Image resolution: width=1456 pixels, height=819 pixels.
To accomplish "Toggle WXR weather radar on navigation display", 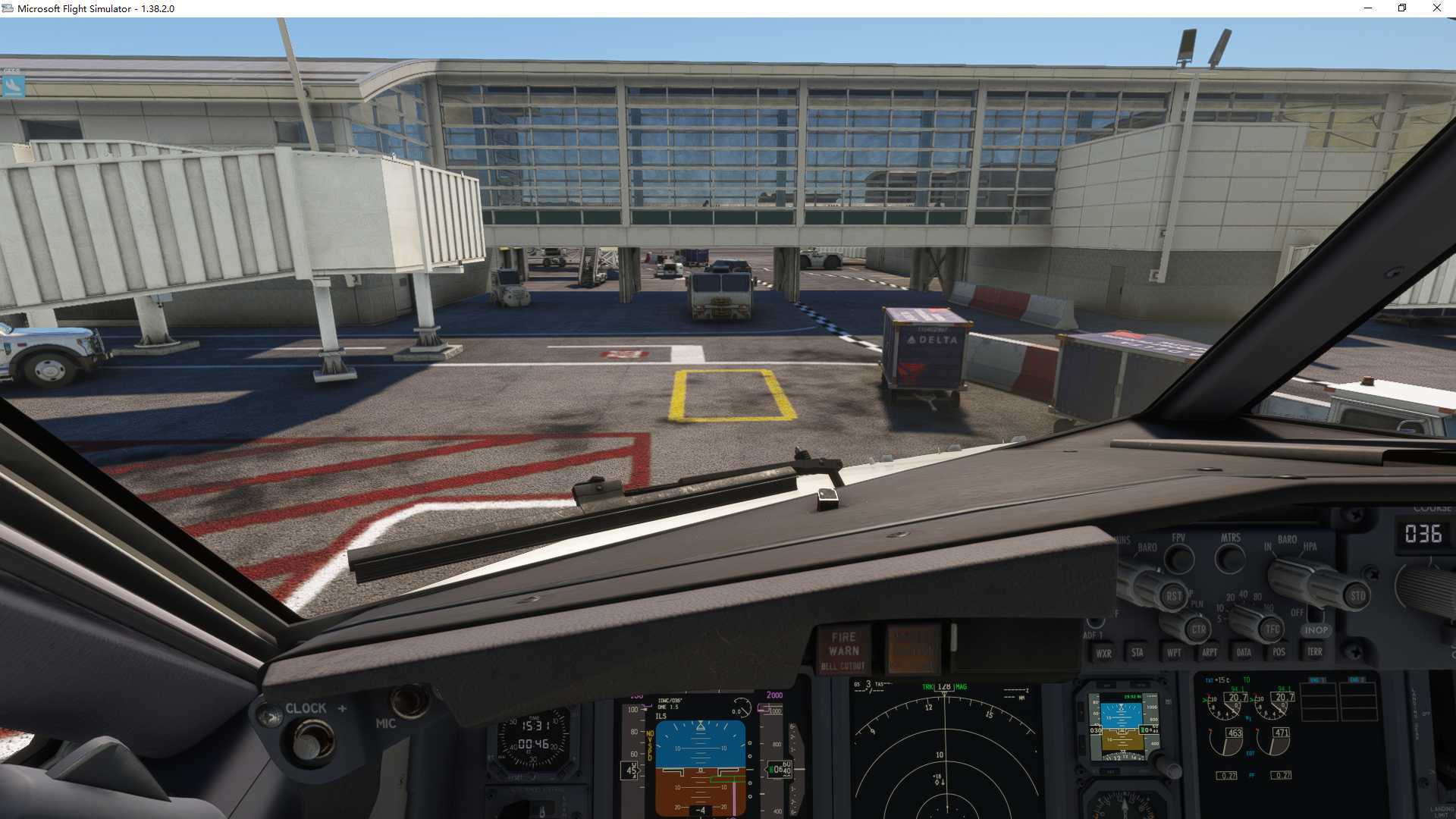I will (1104, 653).
